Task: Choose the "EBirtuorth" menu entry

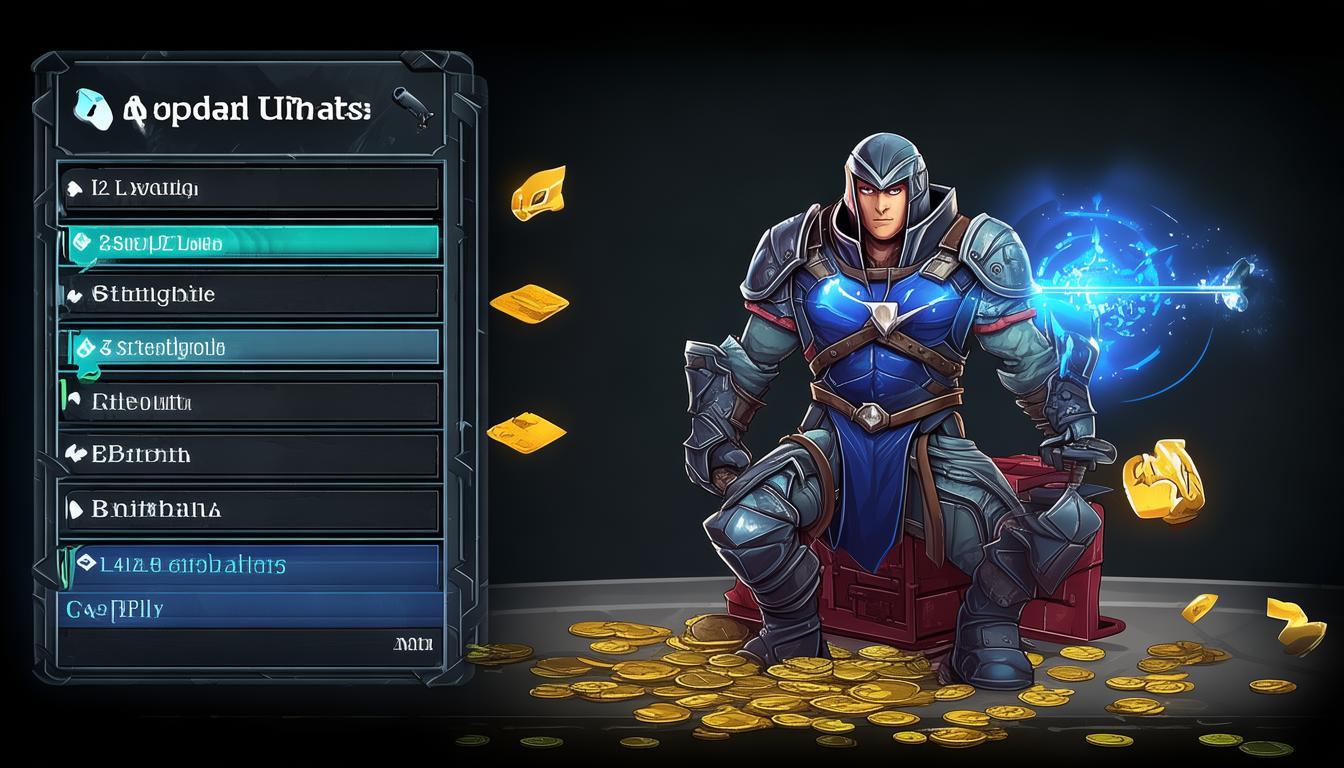Action: coord(250,455)
